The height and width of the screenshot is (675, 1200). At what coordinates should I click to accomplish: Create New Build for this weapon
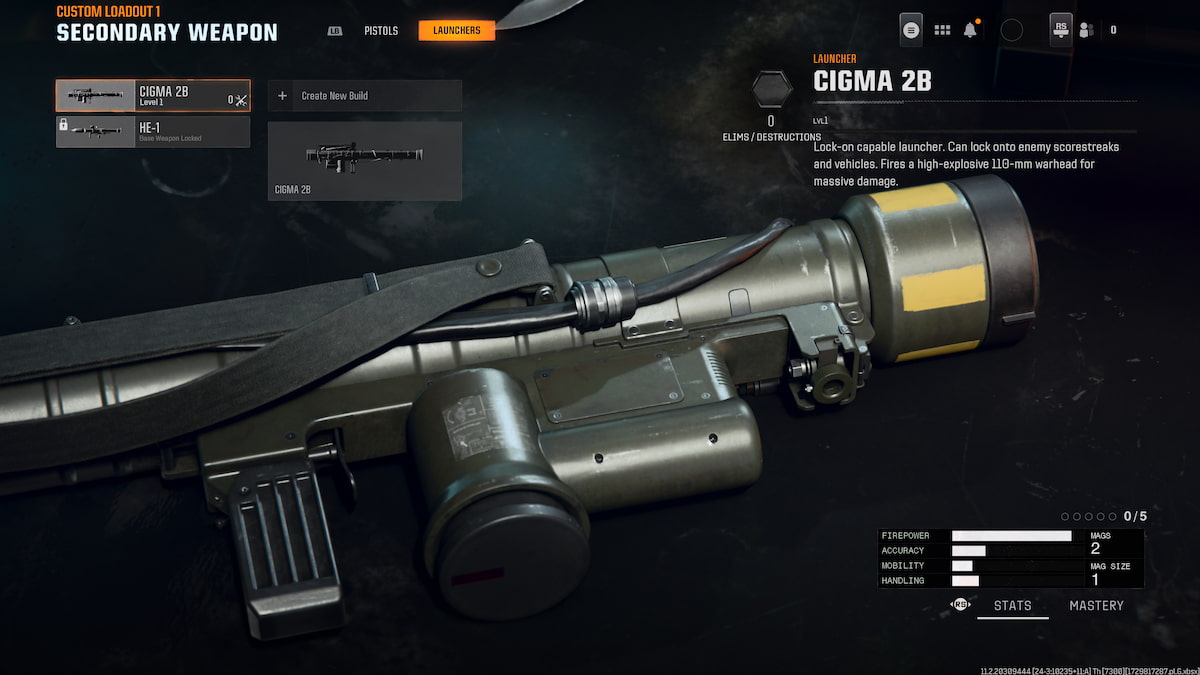pyautogui.click(x=364, y=96)
